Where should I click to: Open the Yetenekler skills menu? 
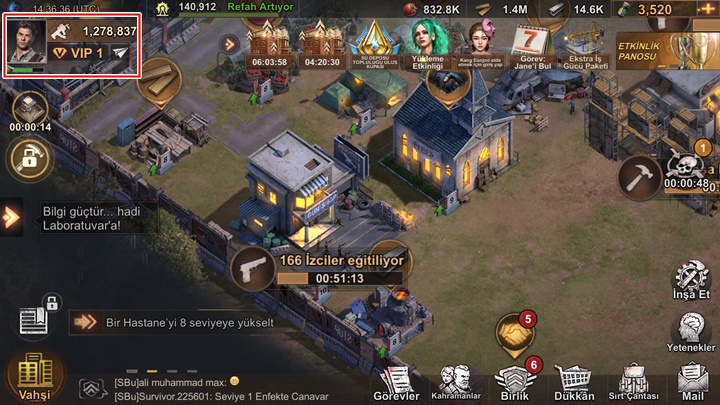click(x=691, y=333)
